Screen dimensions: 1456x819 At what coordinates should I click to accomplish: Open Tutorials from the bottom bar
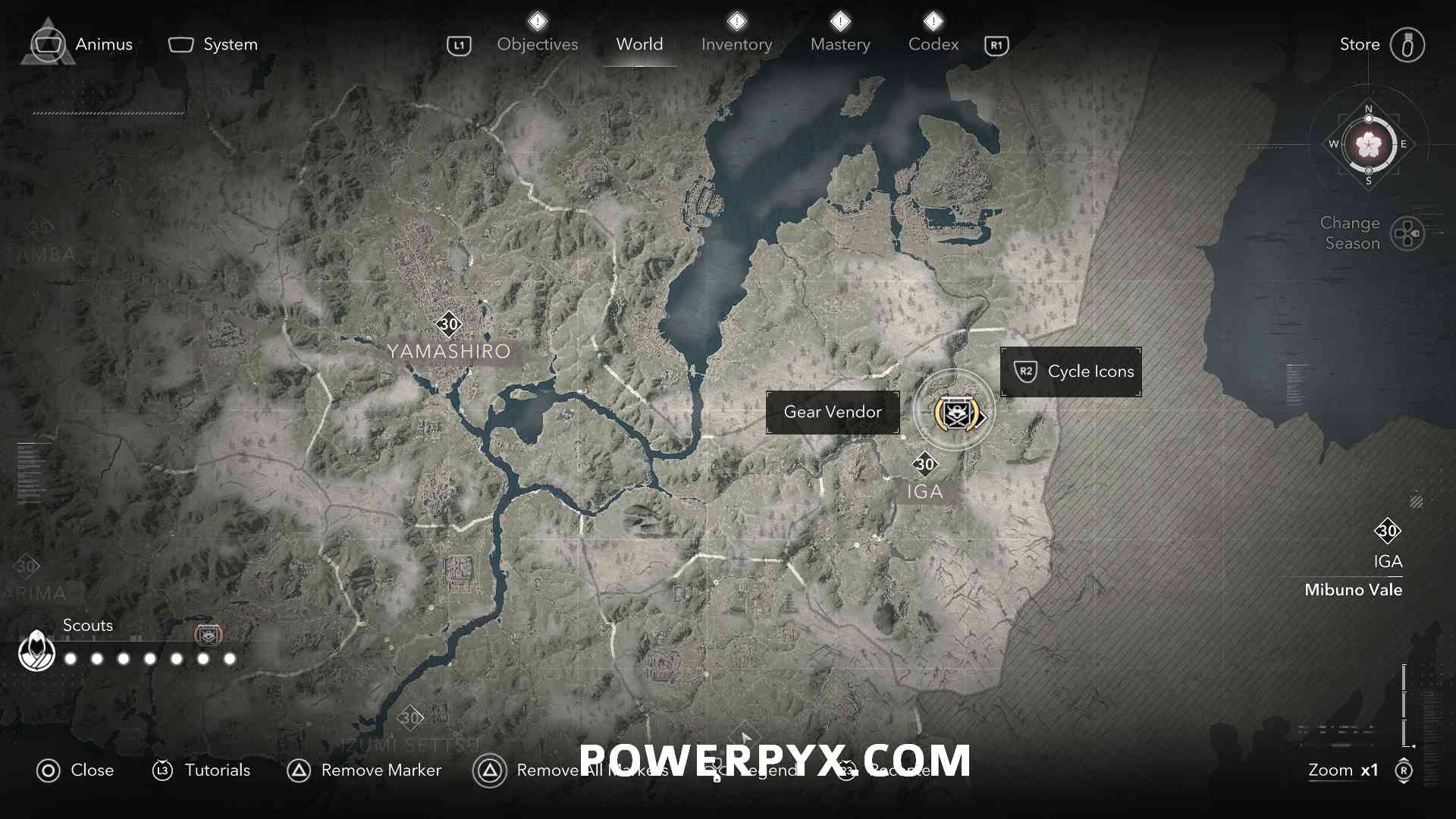pos(202,770)
